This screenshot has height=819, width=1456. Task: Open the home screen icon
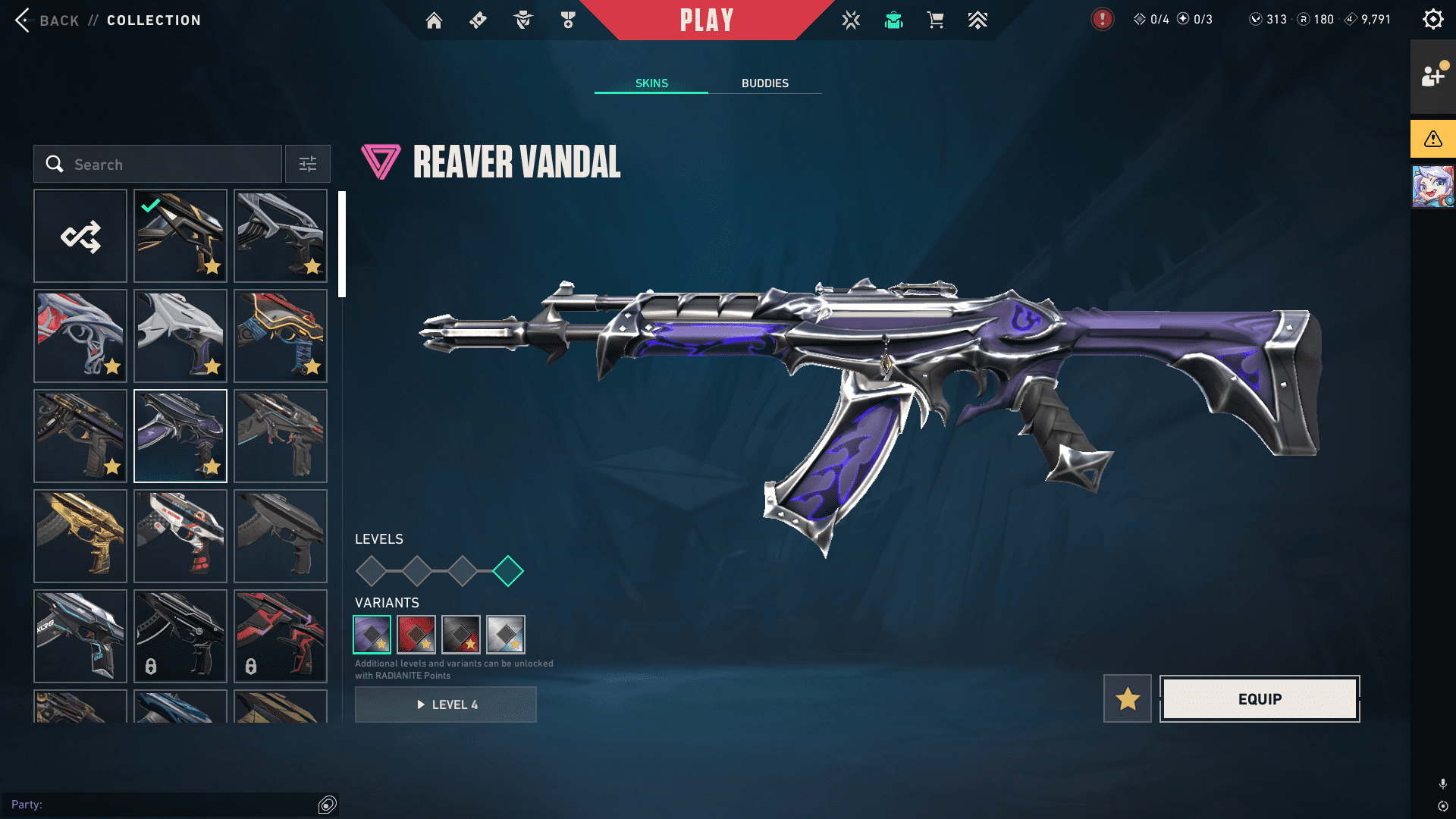[x=434, y=20]
